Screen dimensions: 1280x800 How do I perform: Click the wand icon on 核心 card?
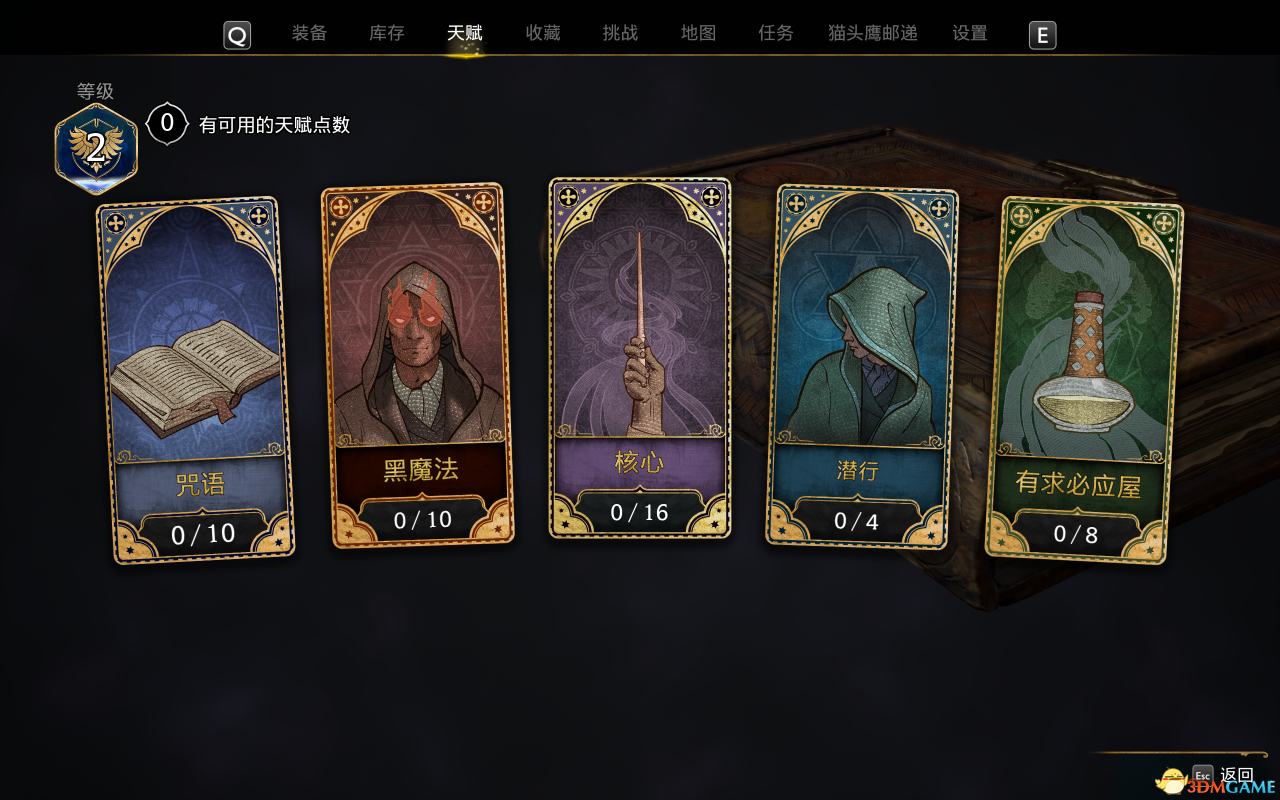pos(639,330)
